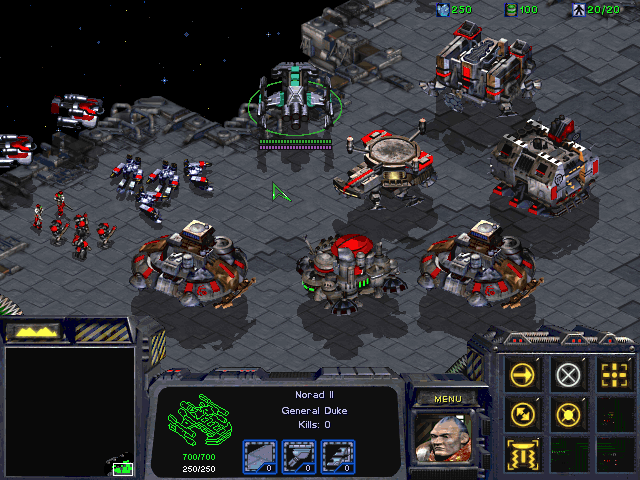Select the Norad II battlecruiser with green circle
The width and height of the screenshot is (640, 480).
[x=295, y=98]
